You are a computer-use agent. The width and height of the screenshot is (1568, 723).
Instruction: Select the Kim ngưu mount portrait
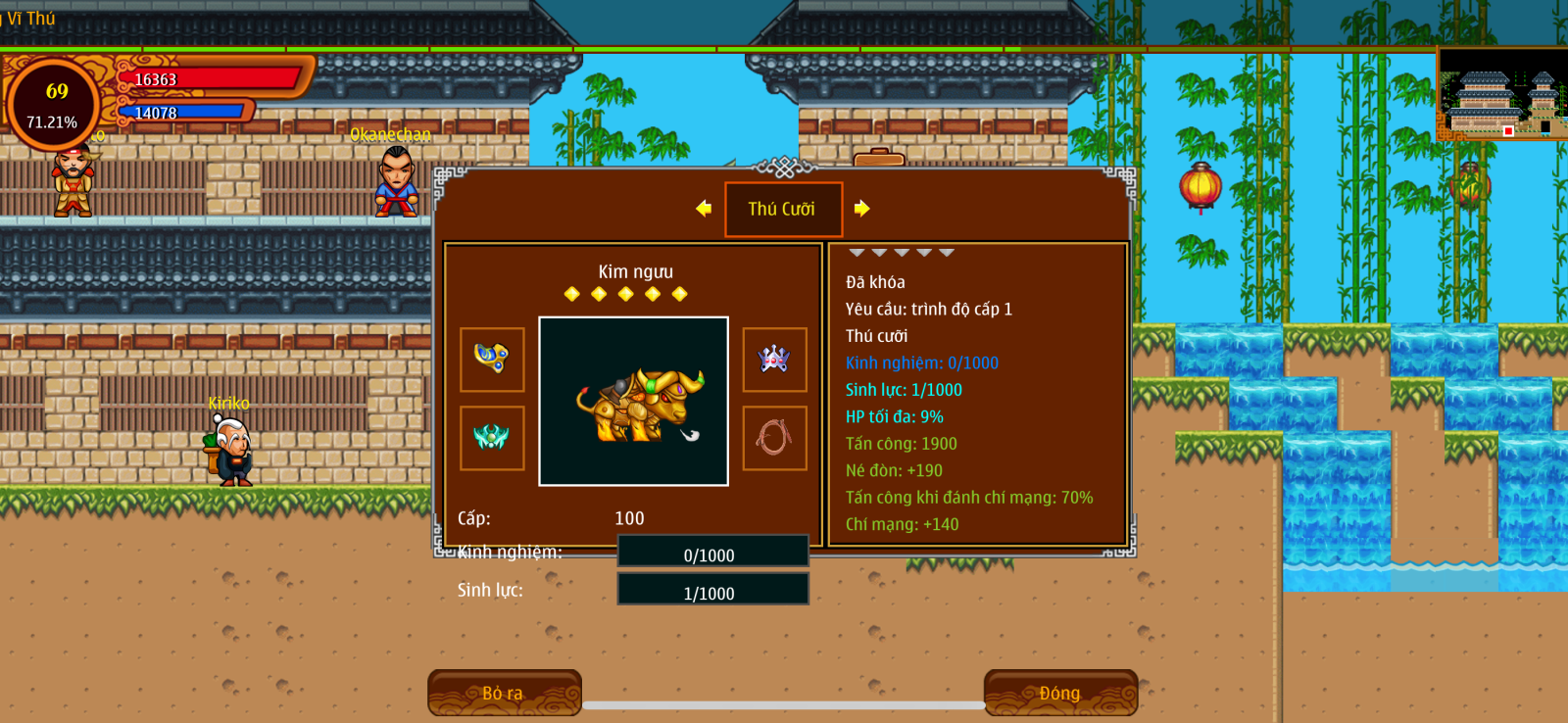[633, 401]
